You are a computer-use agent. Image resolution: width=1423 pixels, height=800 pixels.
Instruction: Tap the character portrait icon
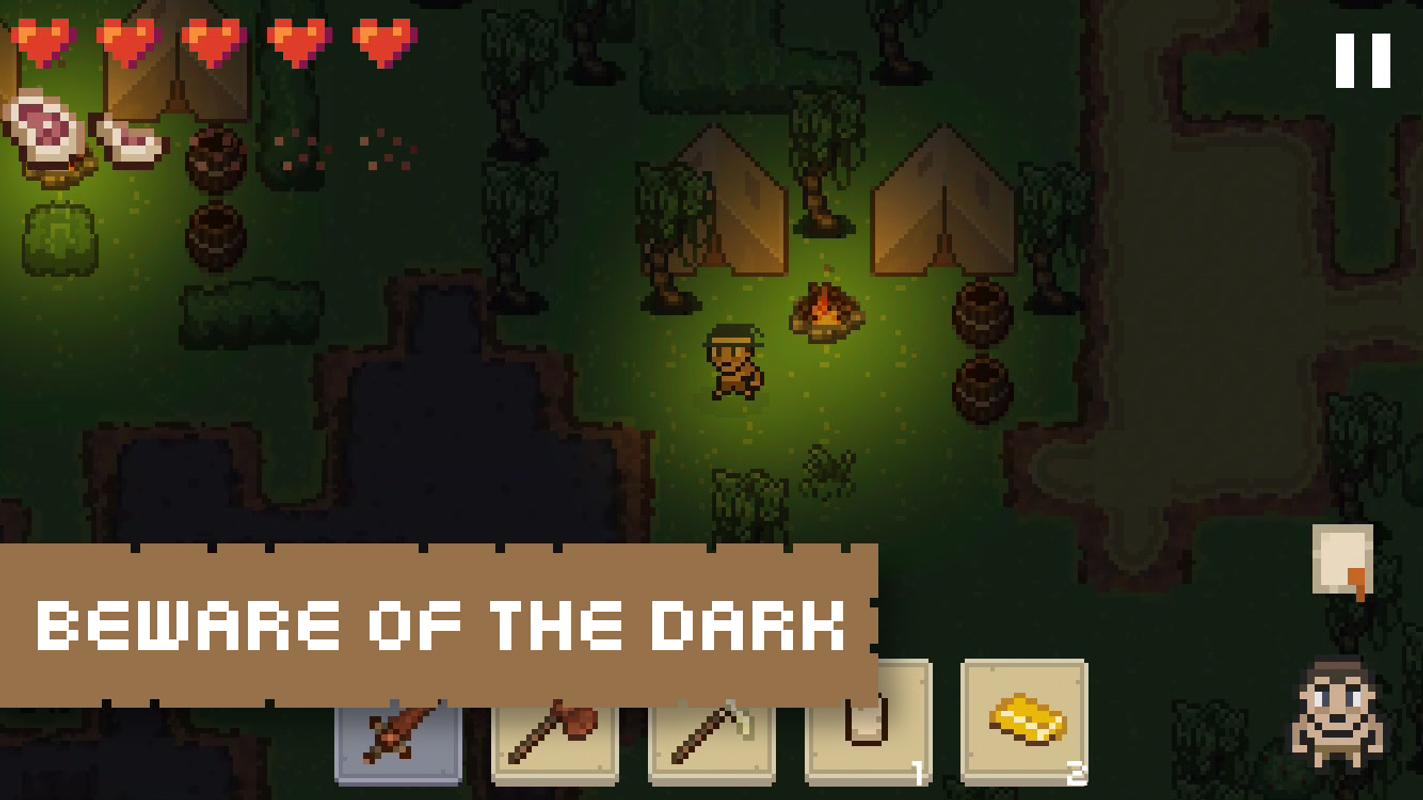[1337, 714]
